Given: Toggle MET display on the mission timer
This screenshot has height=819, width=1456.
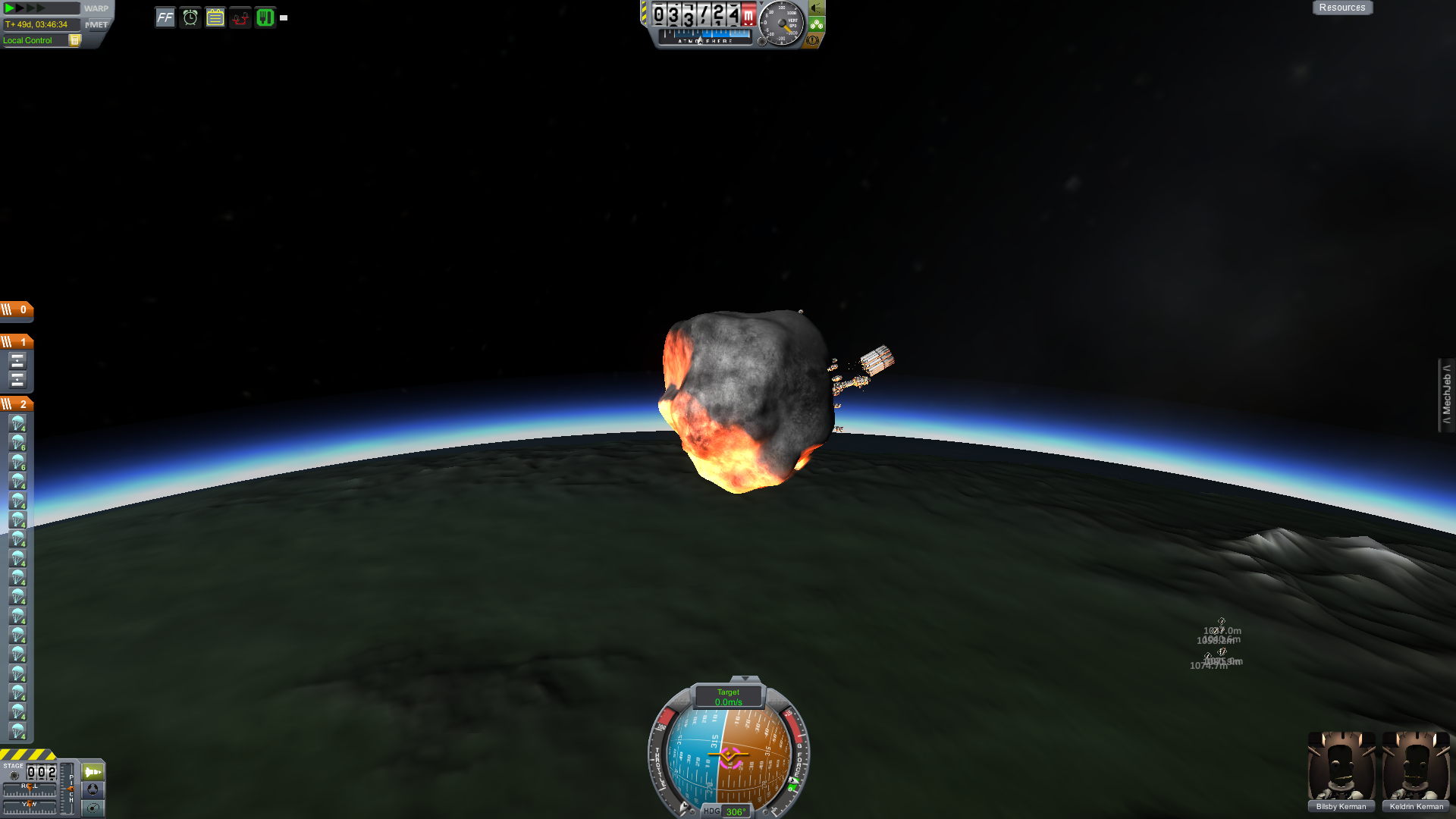Looking at the screenshot, I should [x=99, y=24].
